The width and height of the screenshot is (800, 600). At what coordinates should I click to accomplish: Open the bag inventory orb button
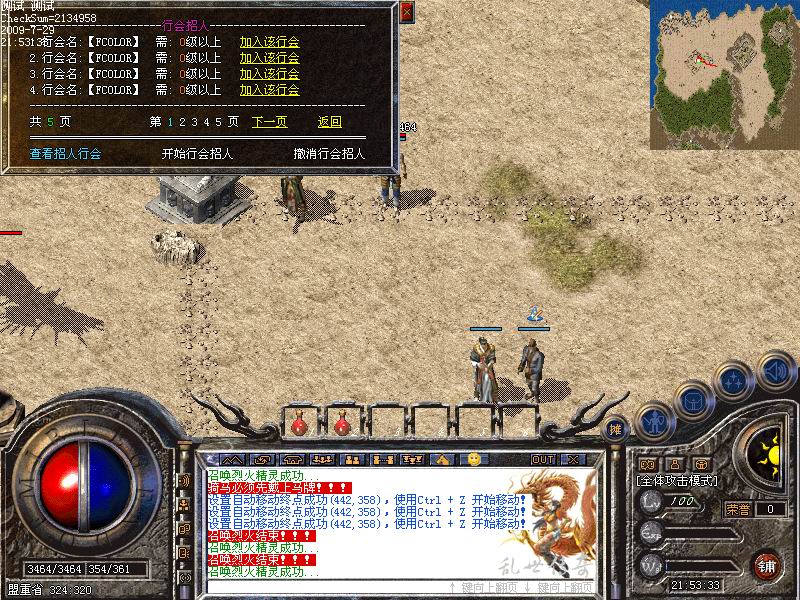click(x=693, y=400)
